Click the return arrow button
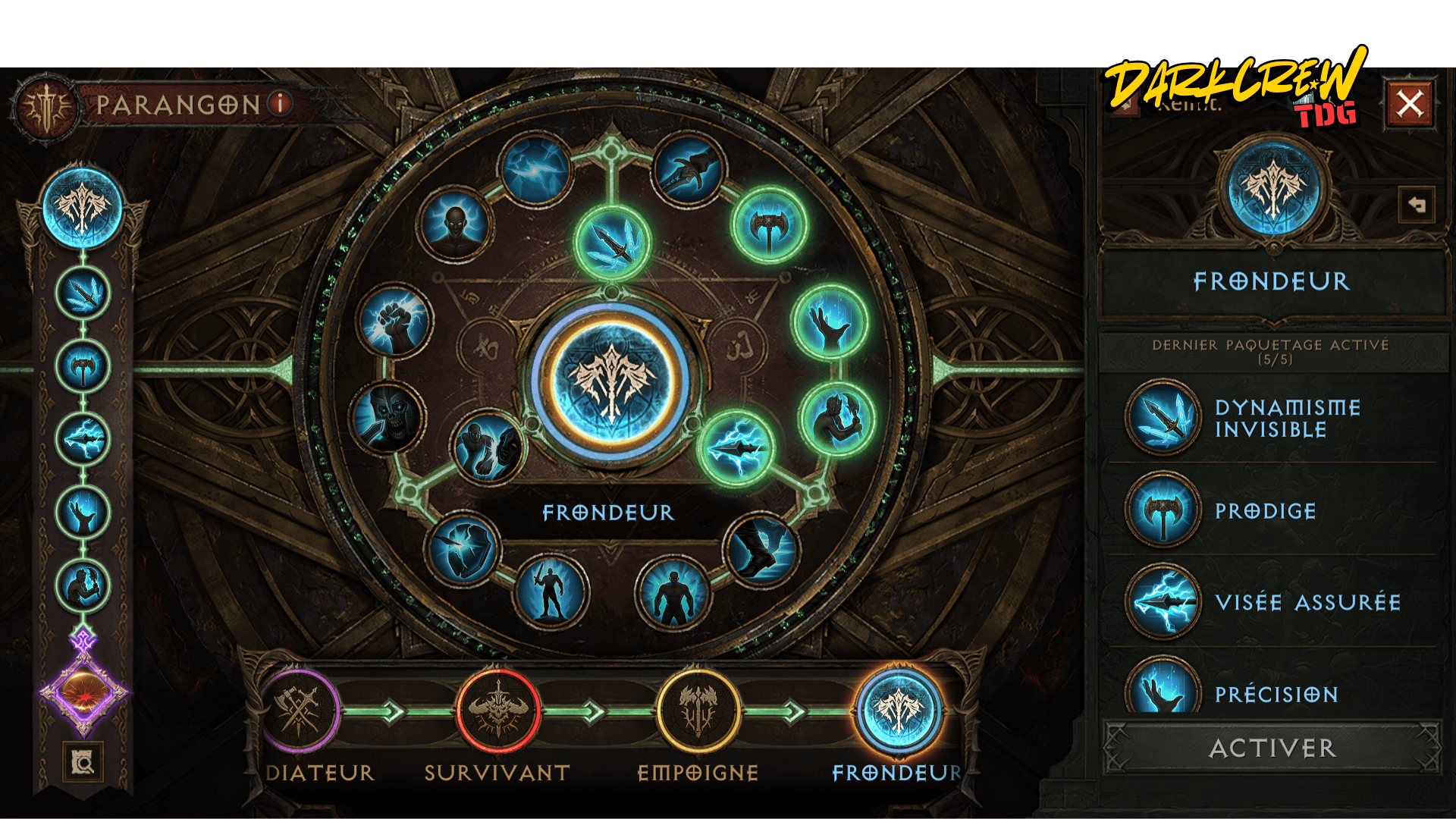The height and width of the screenshot is (819, 1456). [1417, 205]
